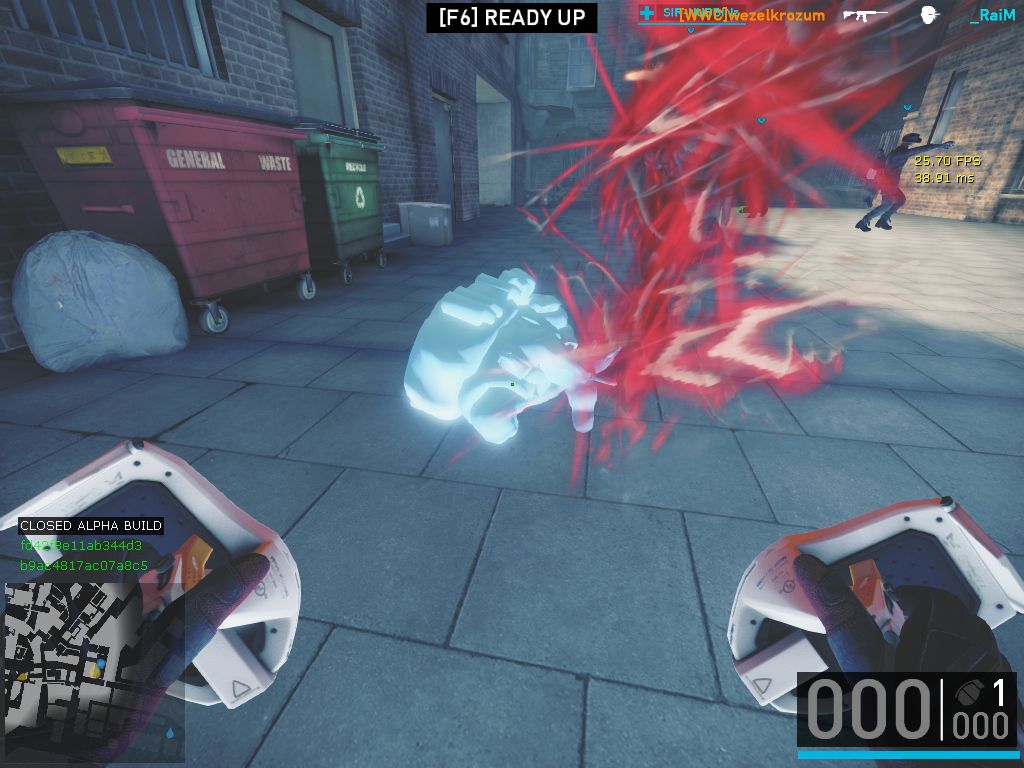This screenshot has width=1024, height=768.
Task: Click the blue medic cross icon
Action: pyautogui.click(x=647, y=13)
